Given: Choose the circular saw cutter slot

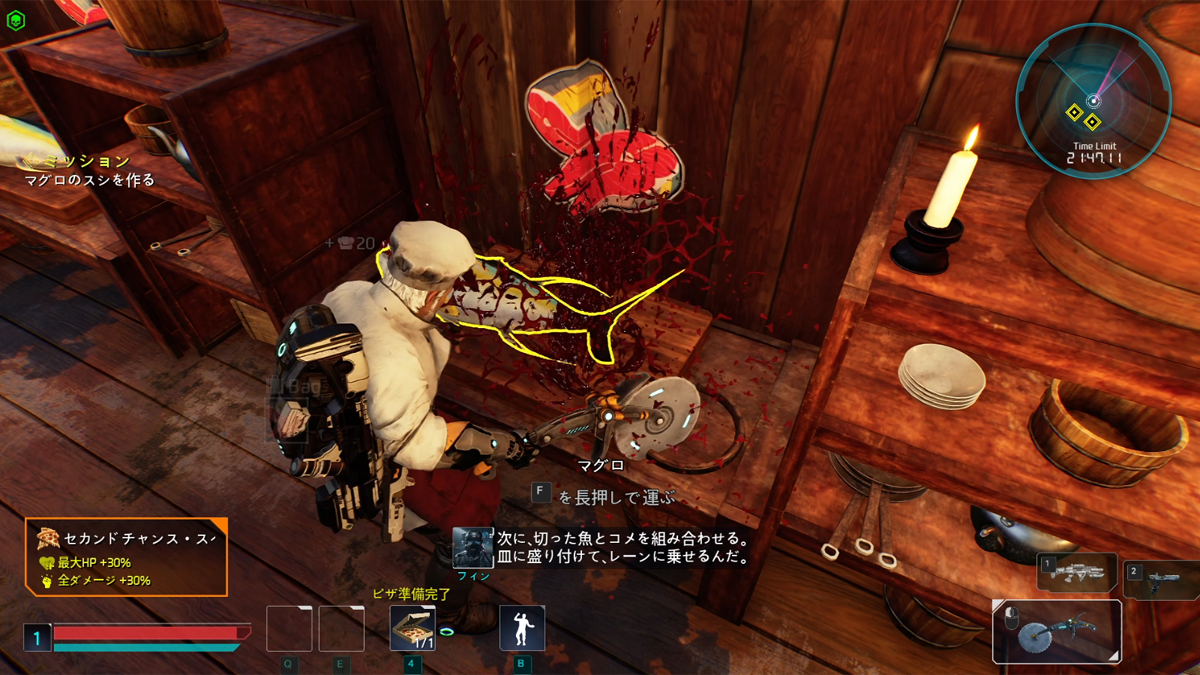Looking at the screenshot, I should pyautogui.click(x=1057, y=631).
